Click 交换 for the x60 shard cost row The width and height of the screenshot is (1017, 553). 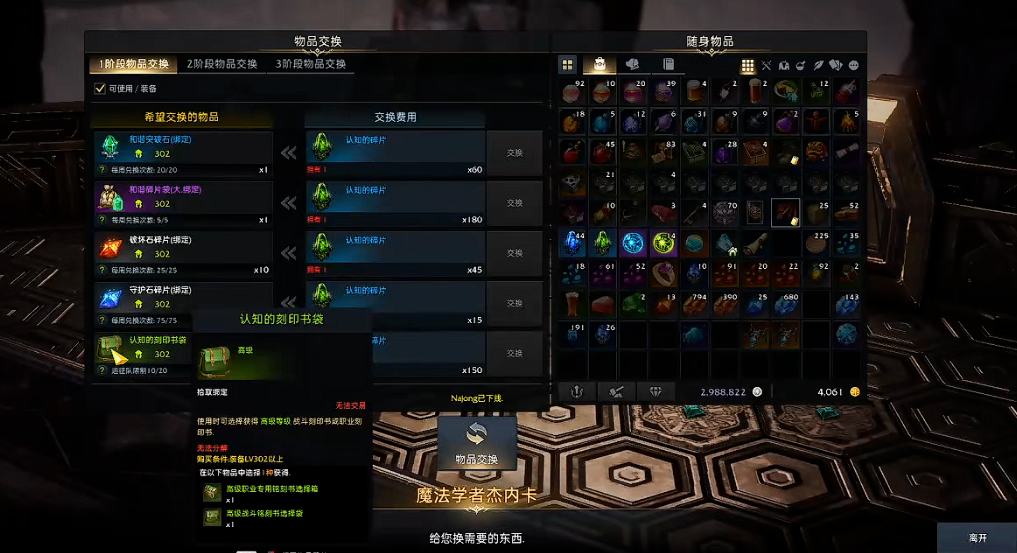(514, 153)
